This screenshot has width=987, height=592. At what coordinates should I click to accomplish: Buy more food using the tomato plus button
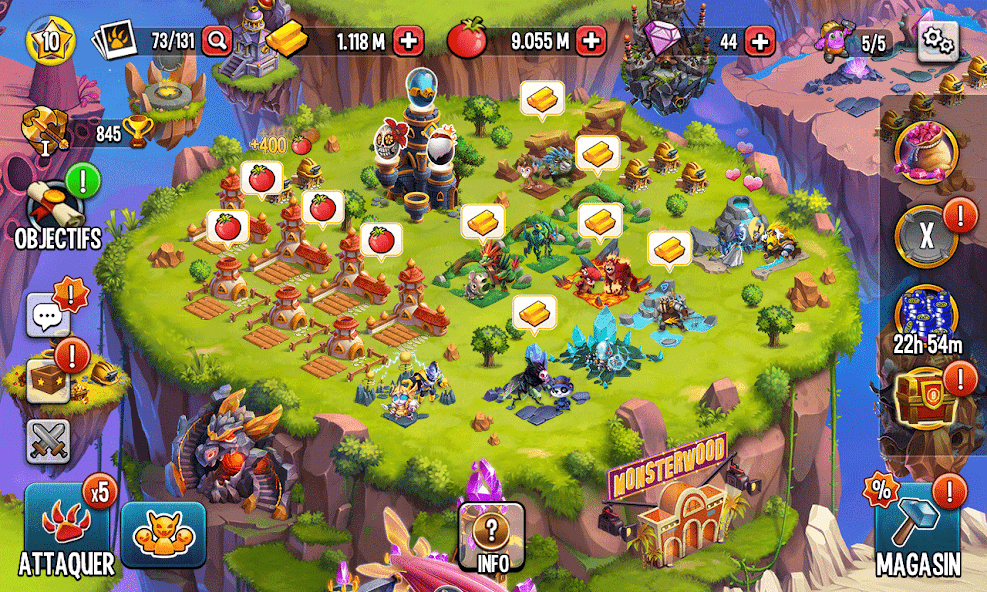point(592,41)
